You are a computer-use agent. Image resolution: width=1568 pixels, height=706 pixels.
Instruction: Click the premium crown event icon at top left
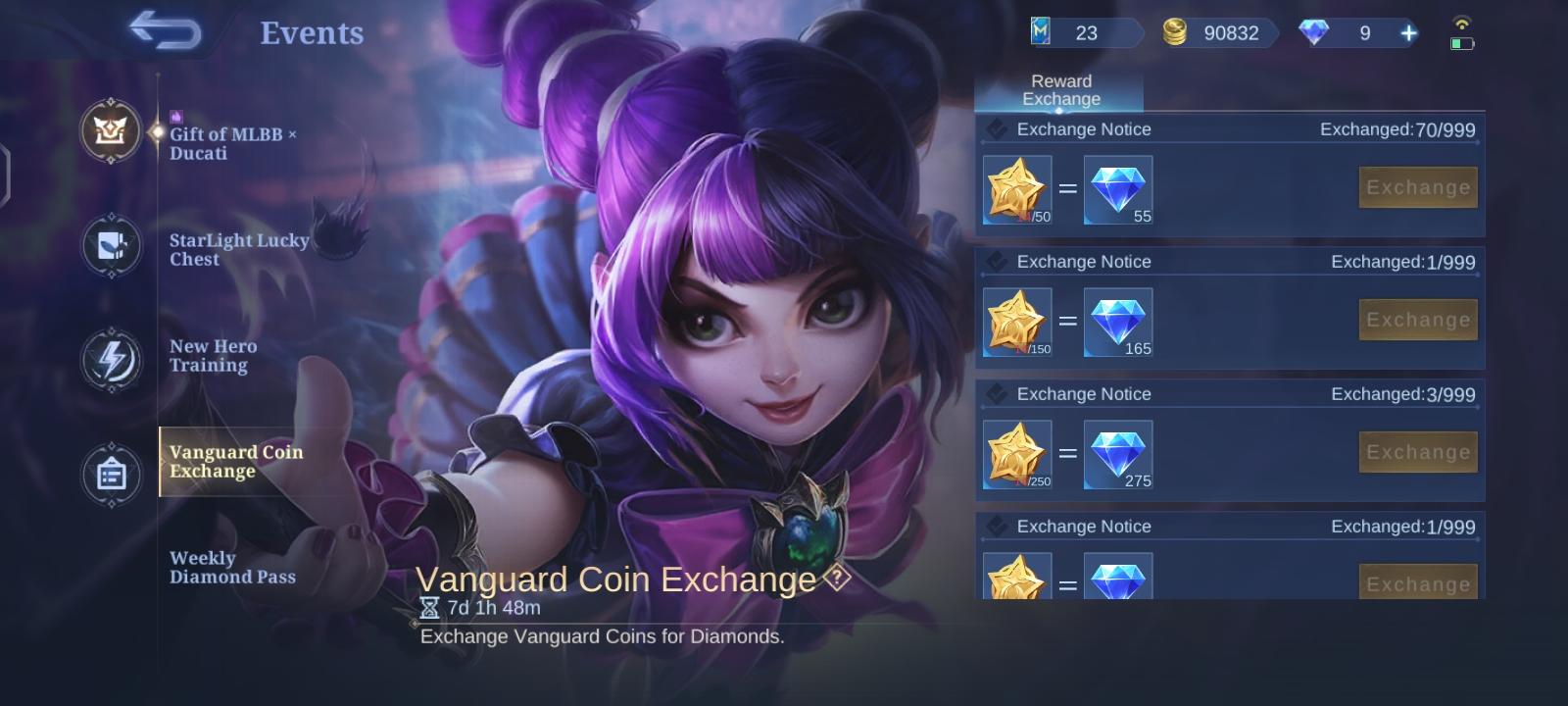[x=112, y=132]
